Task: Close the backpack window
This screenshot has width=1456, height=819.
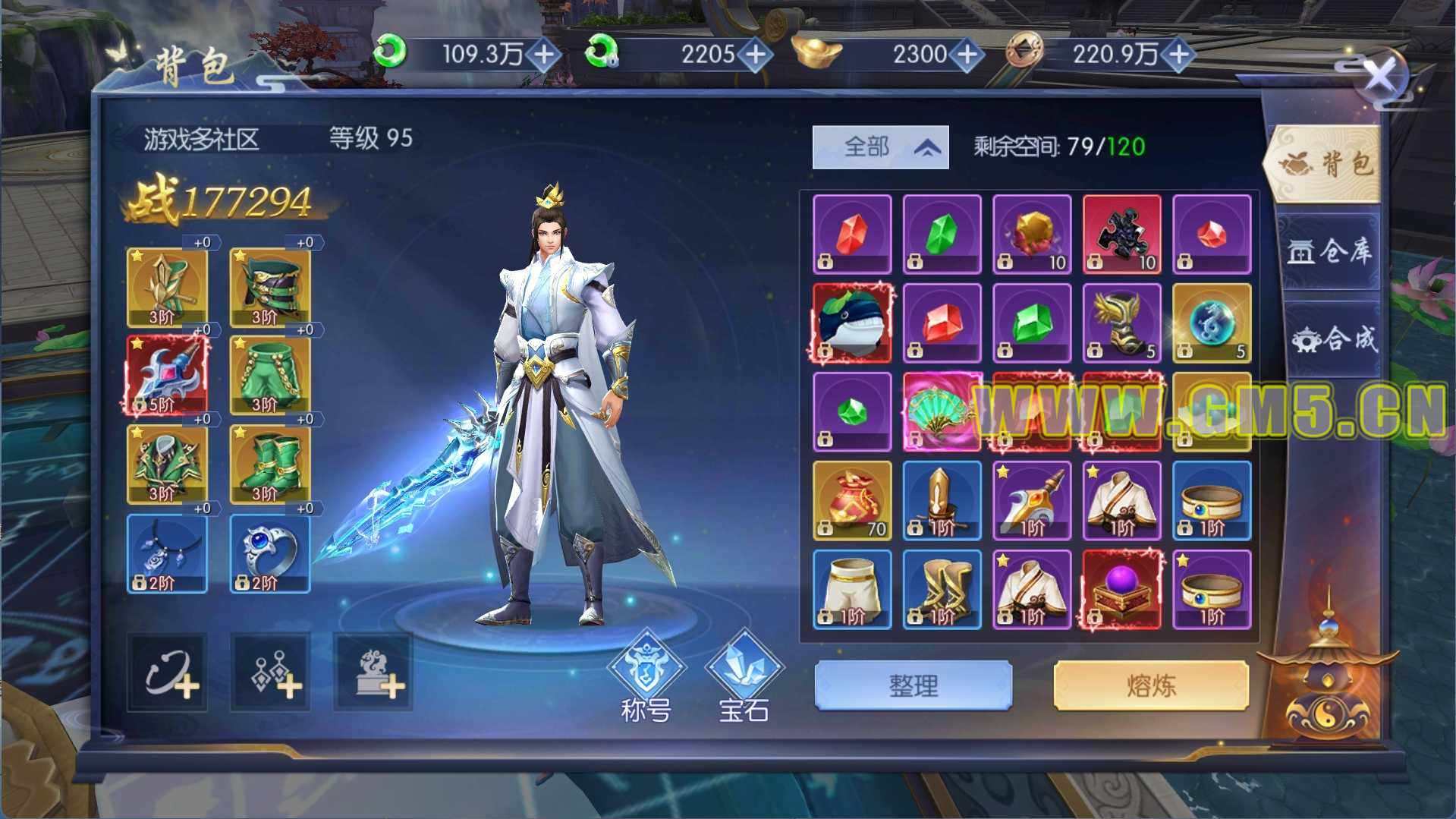Action: click(1379, 76)
